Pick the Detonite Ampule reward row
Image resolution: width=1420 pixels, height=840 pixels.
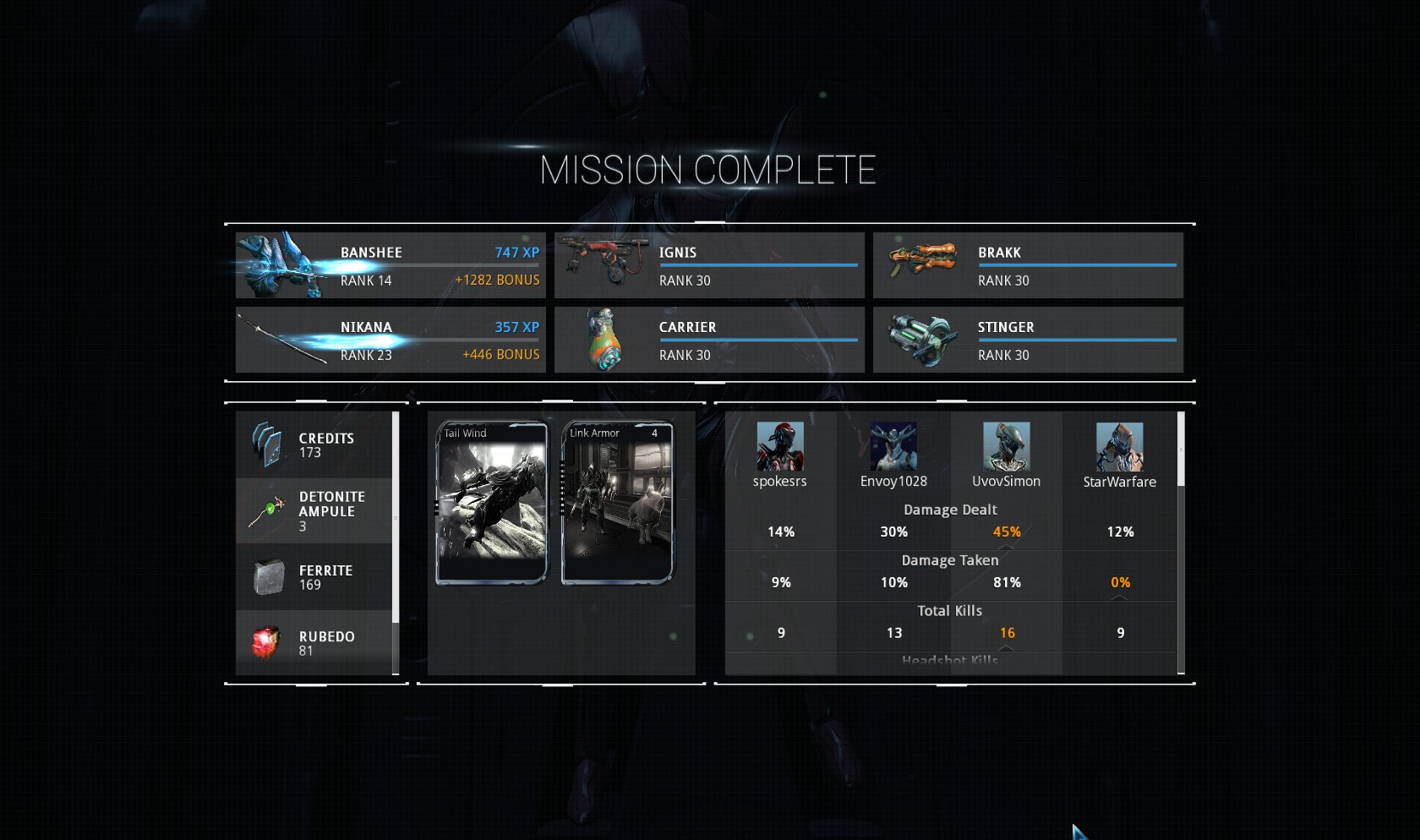pyautogui.click(x=314, y=510)
